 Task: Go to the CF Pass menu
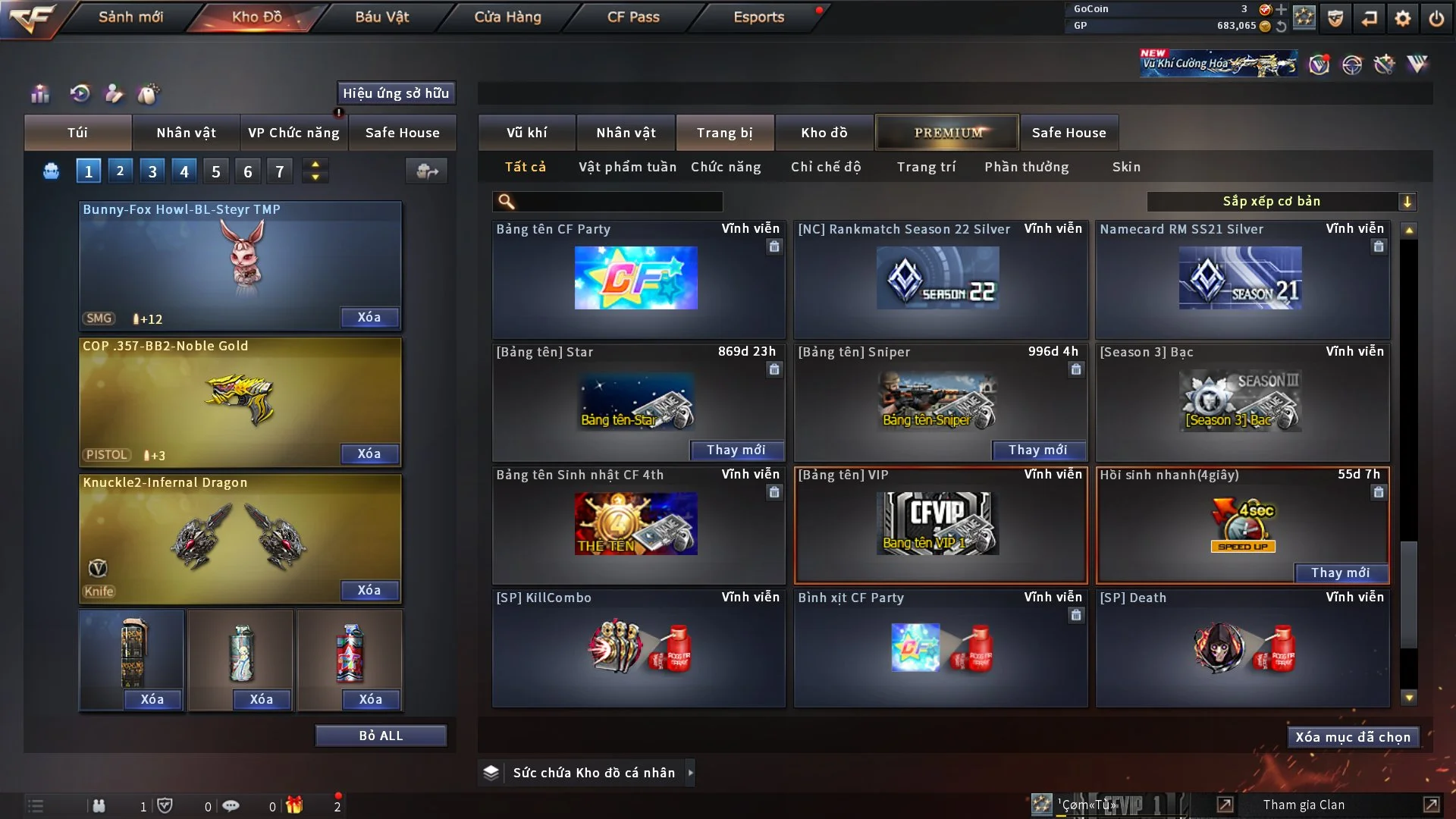coord(633,17)
